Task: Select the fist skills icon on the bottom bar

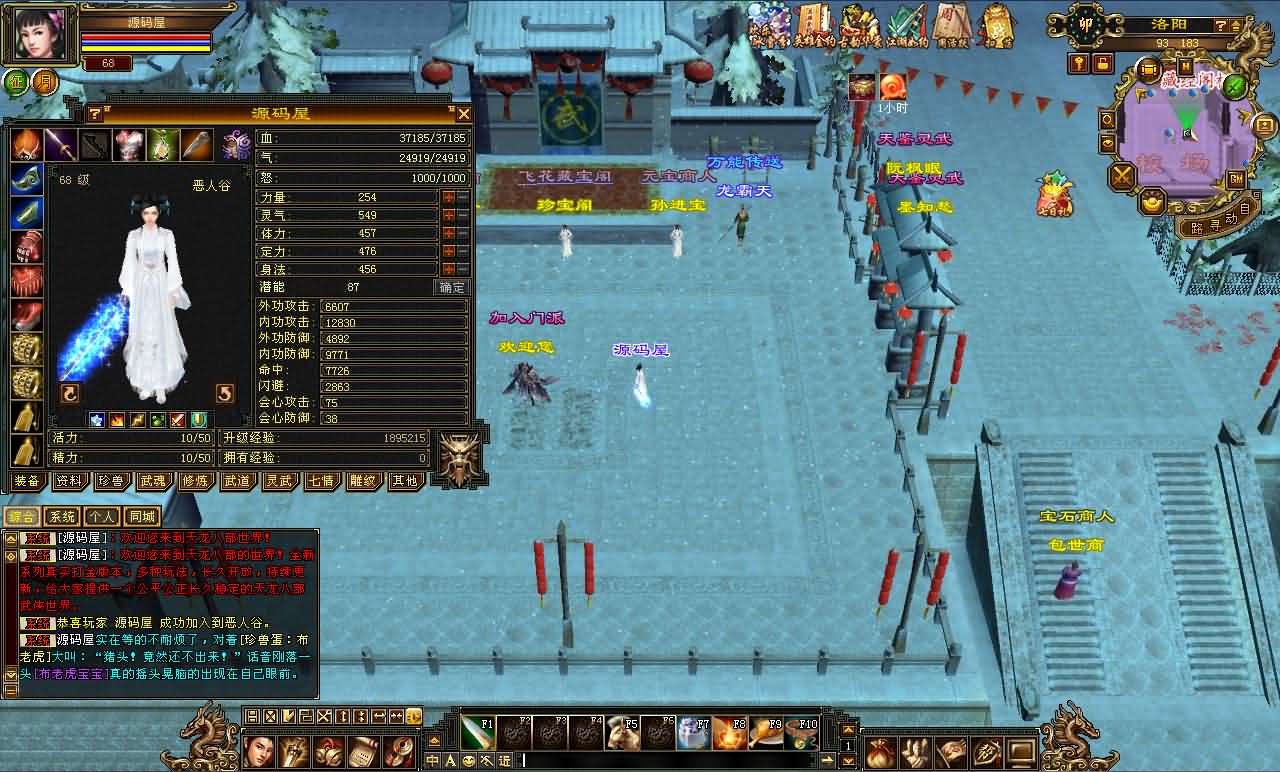Action: [x=295, y=751]
